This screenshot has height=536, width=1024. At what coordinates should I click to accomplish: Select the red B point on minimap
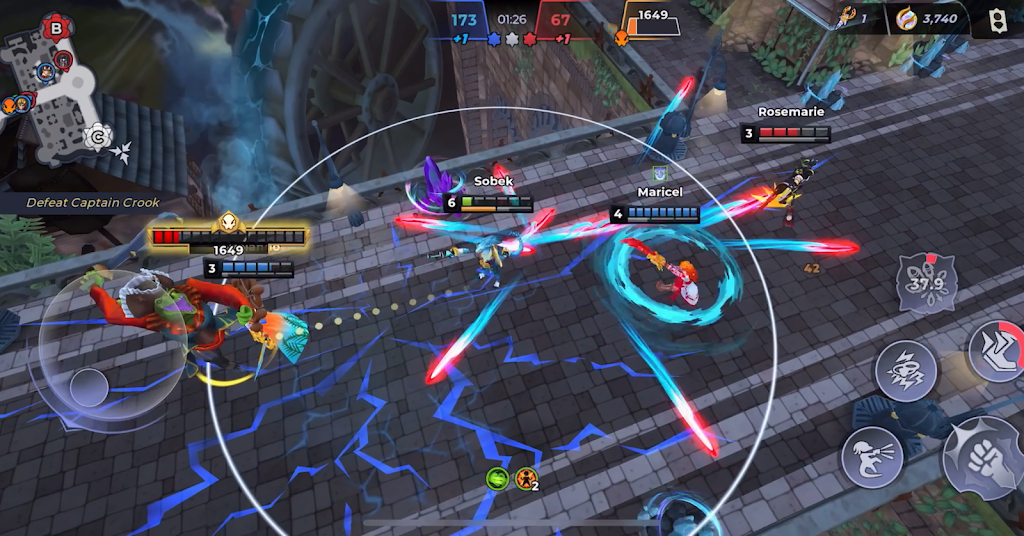pyautogui.click(x=56, y=29)
